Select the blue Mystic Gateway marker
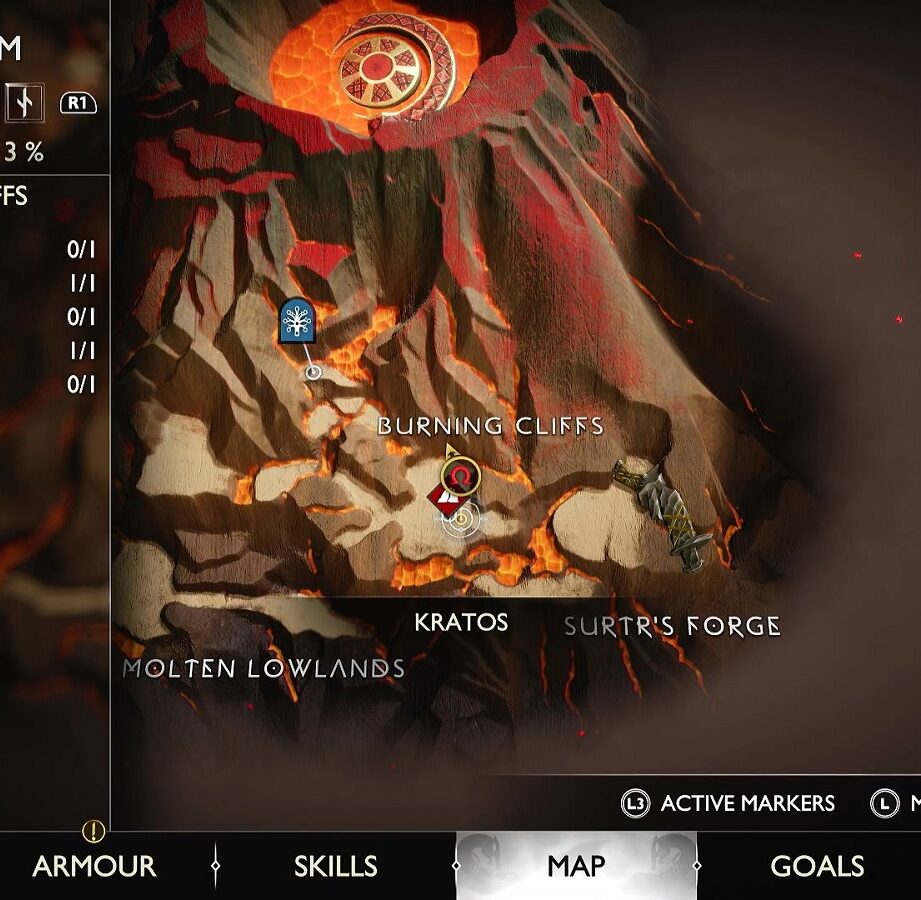 click(297, 321)
